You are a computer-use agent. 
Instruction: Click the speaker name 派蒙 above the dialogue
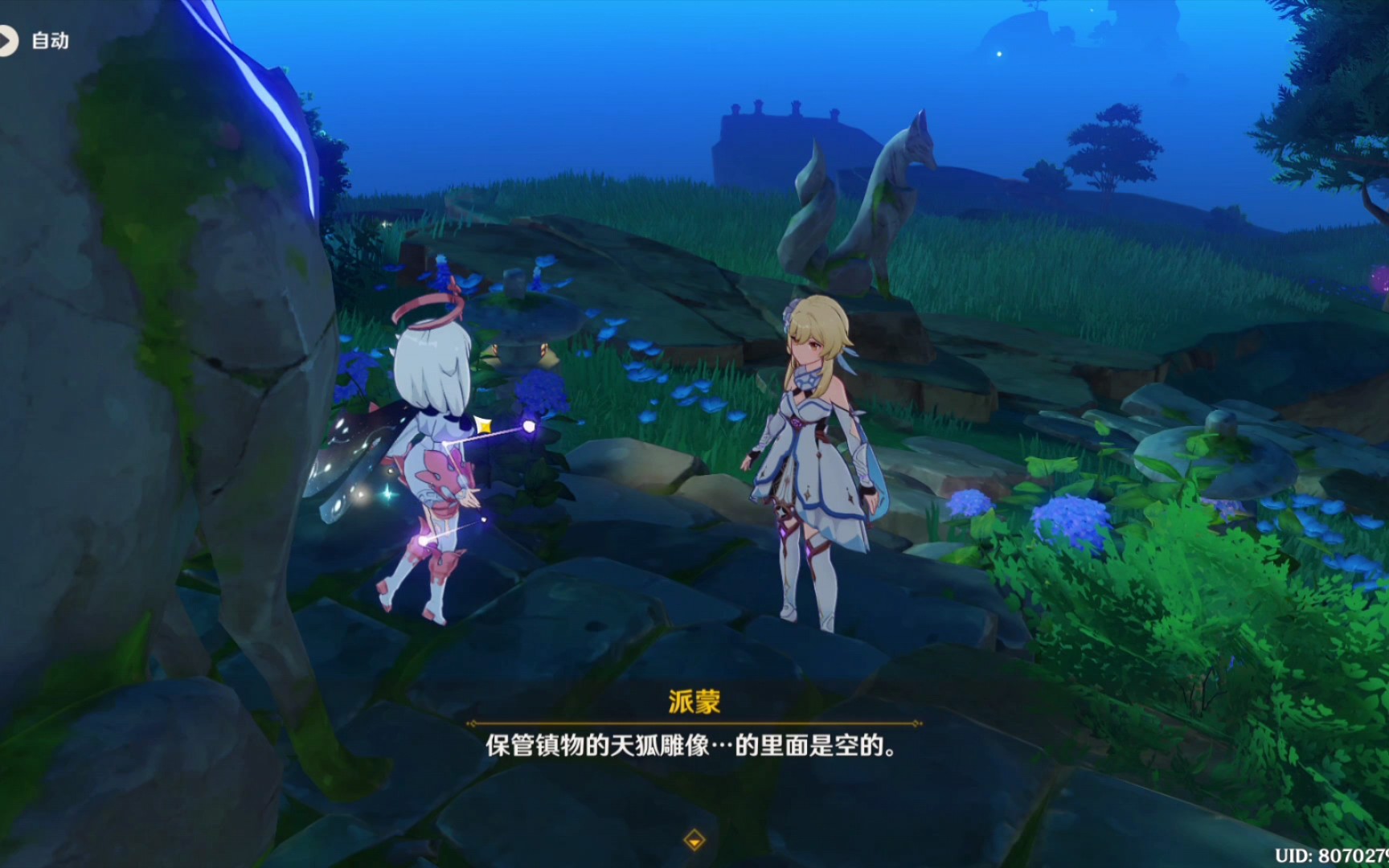coord(694,700)
